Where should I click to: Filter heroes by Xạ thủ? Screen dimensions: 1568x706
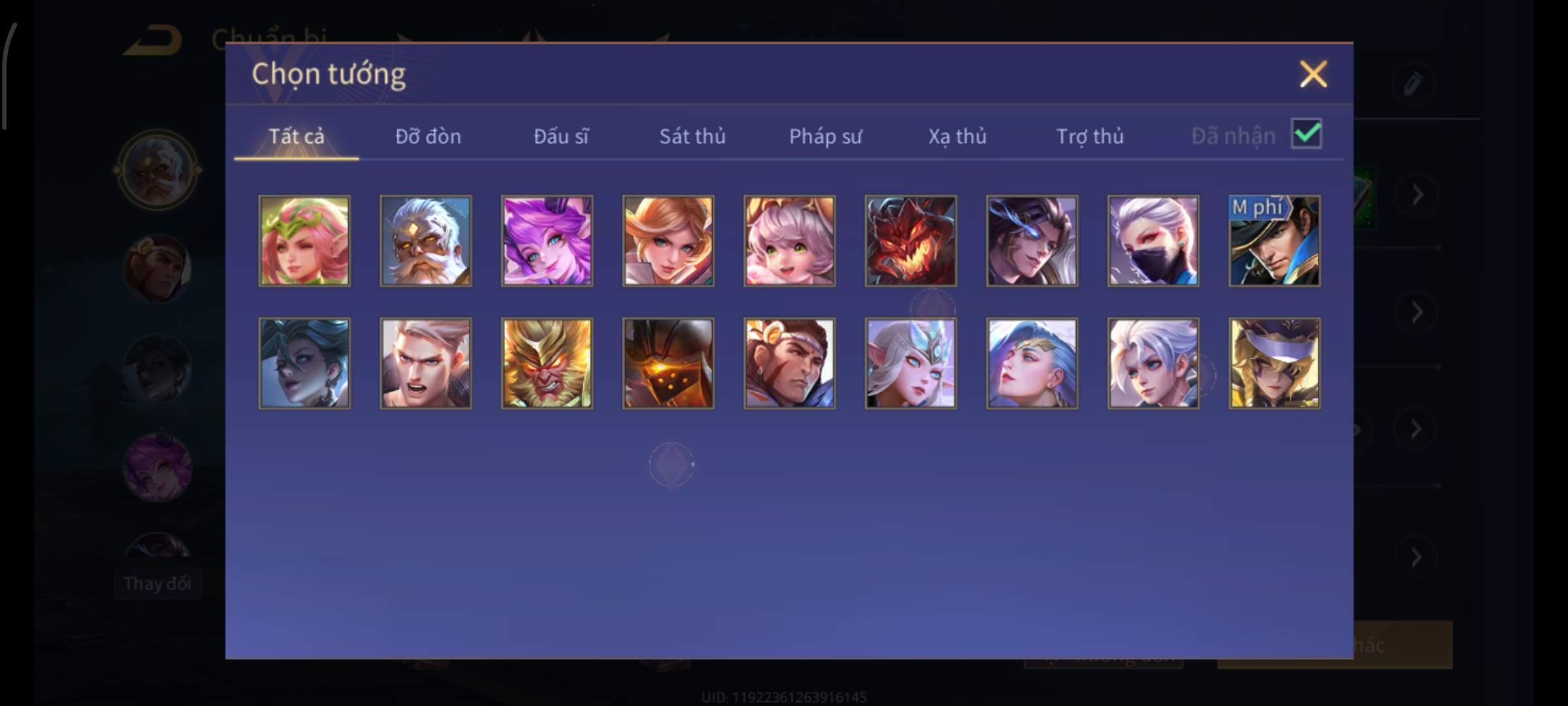[957, 136]
